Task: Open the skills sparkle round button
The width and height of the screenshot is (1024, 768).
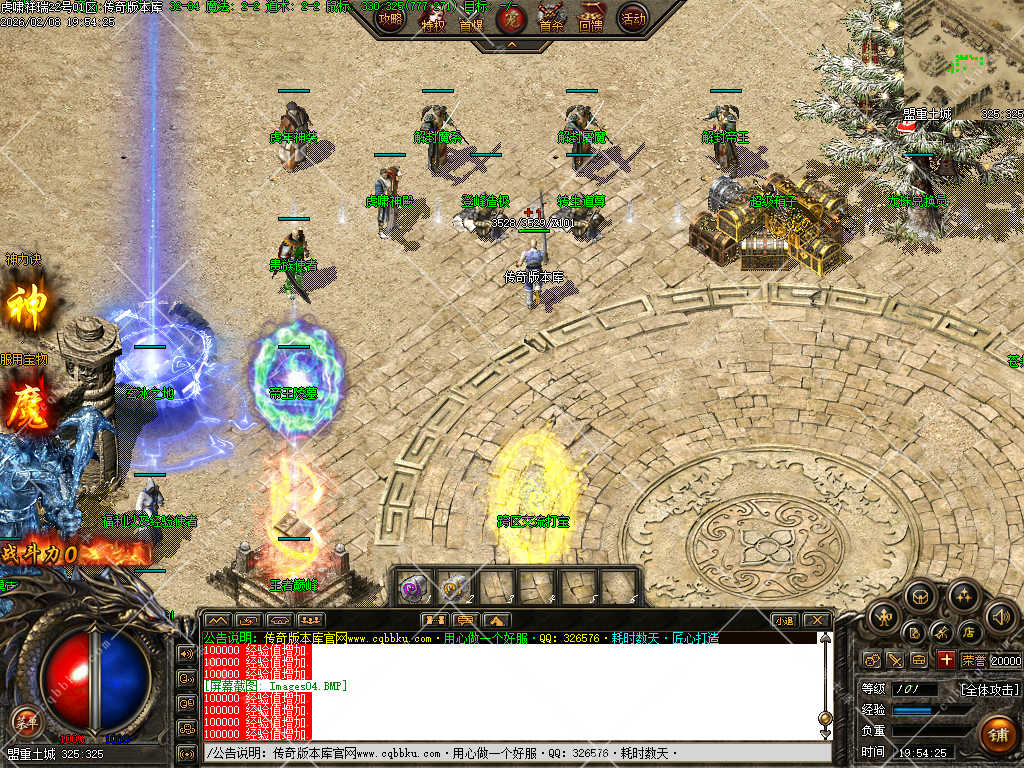Action: click(x=963, y=598)
